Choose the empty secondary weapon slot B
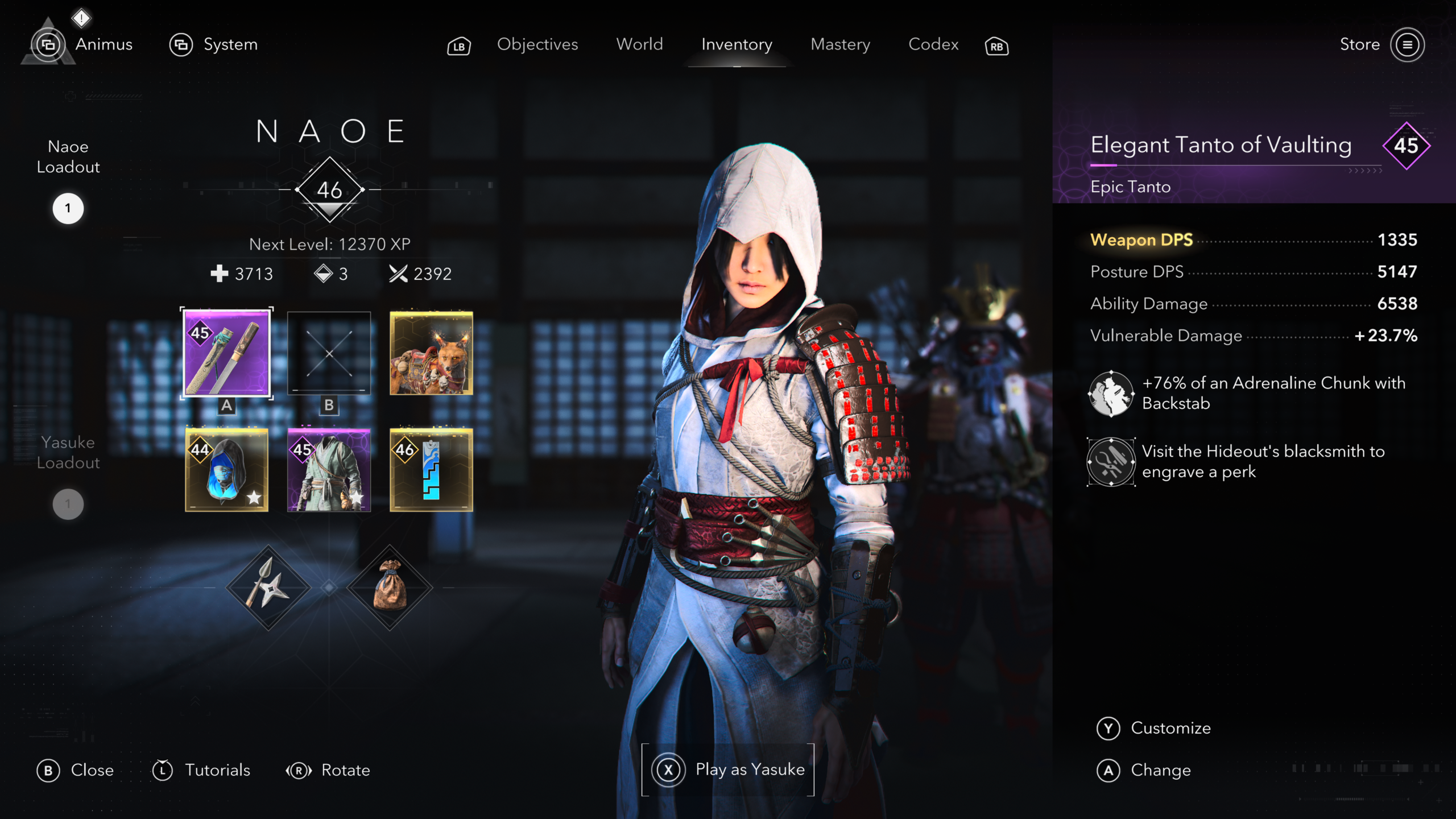 pyautogui.click(x=329, y=353)
